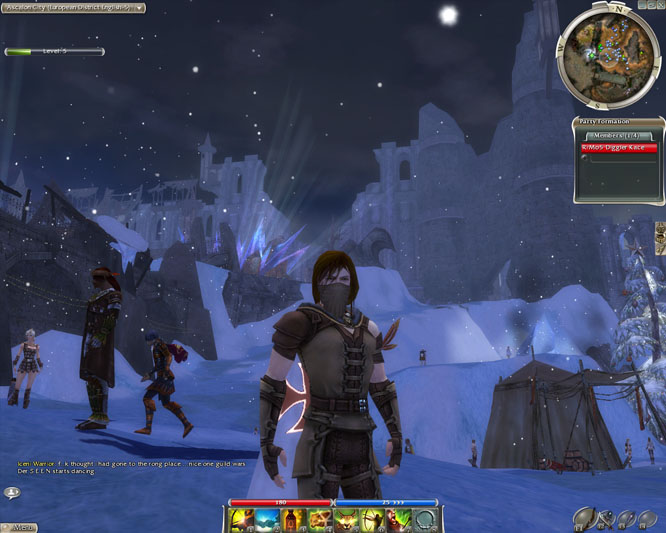Open the Ascalon City district dropdown
The width and height of the screenshot is (666, 533).
pyautogui.click(x=73, y=7)
